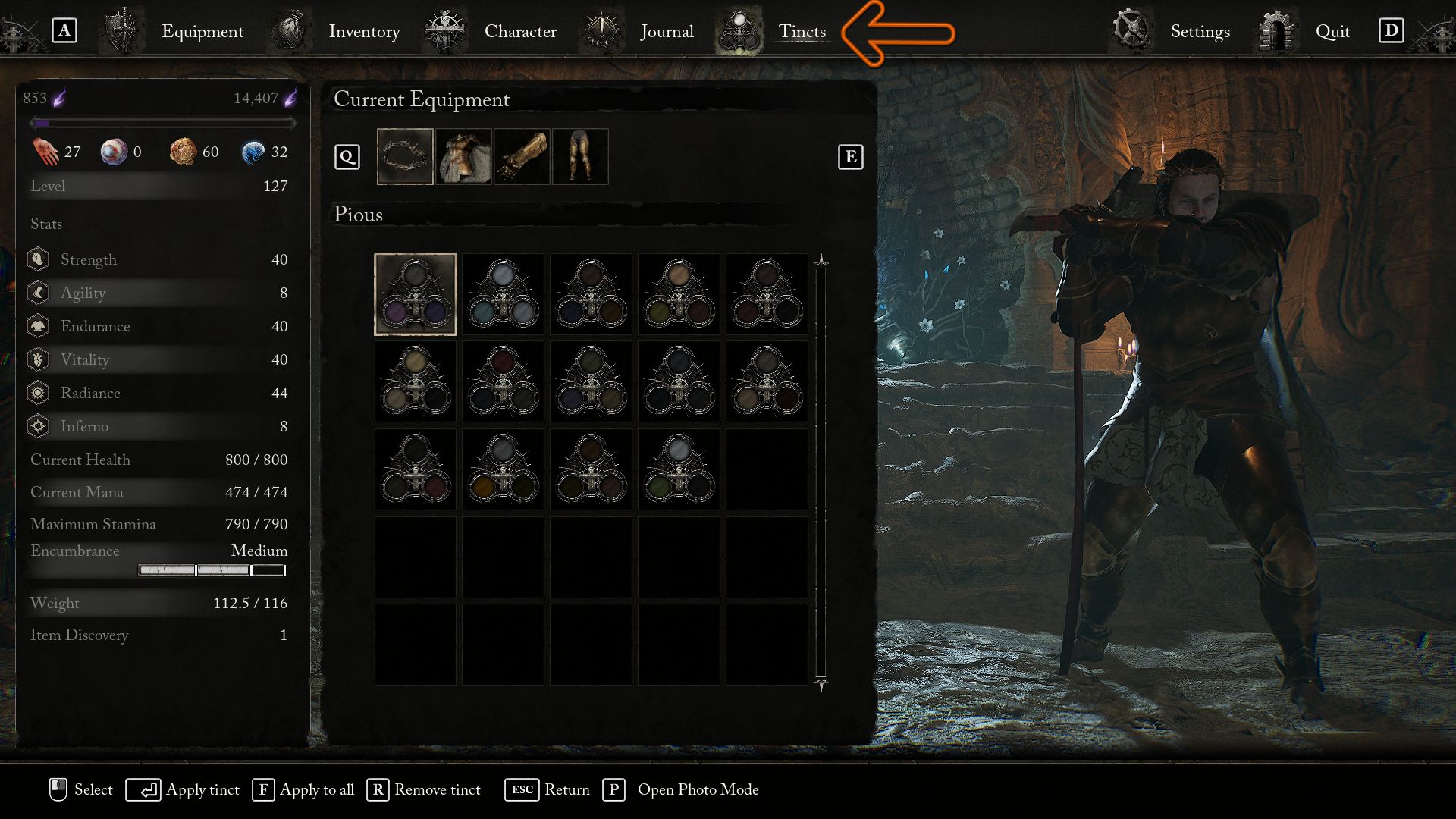This screenshot has width=1456, height=819.
Task: Click the Quit doorway icon
Action: tap(1276, 30)
